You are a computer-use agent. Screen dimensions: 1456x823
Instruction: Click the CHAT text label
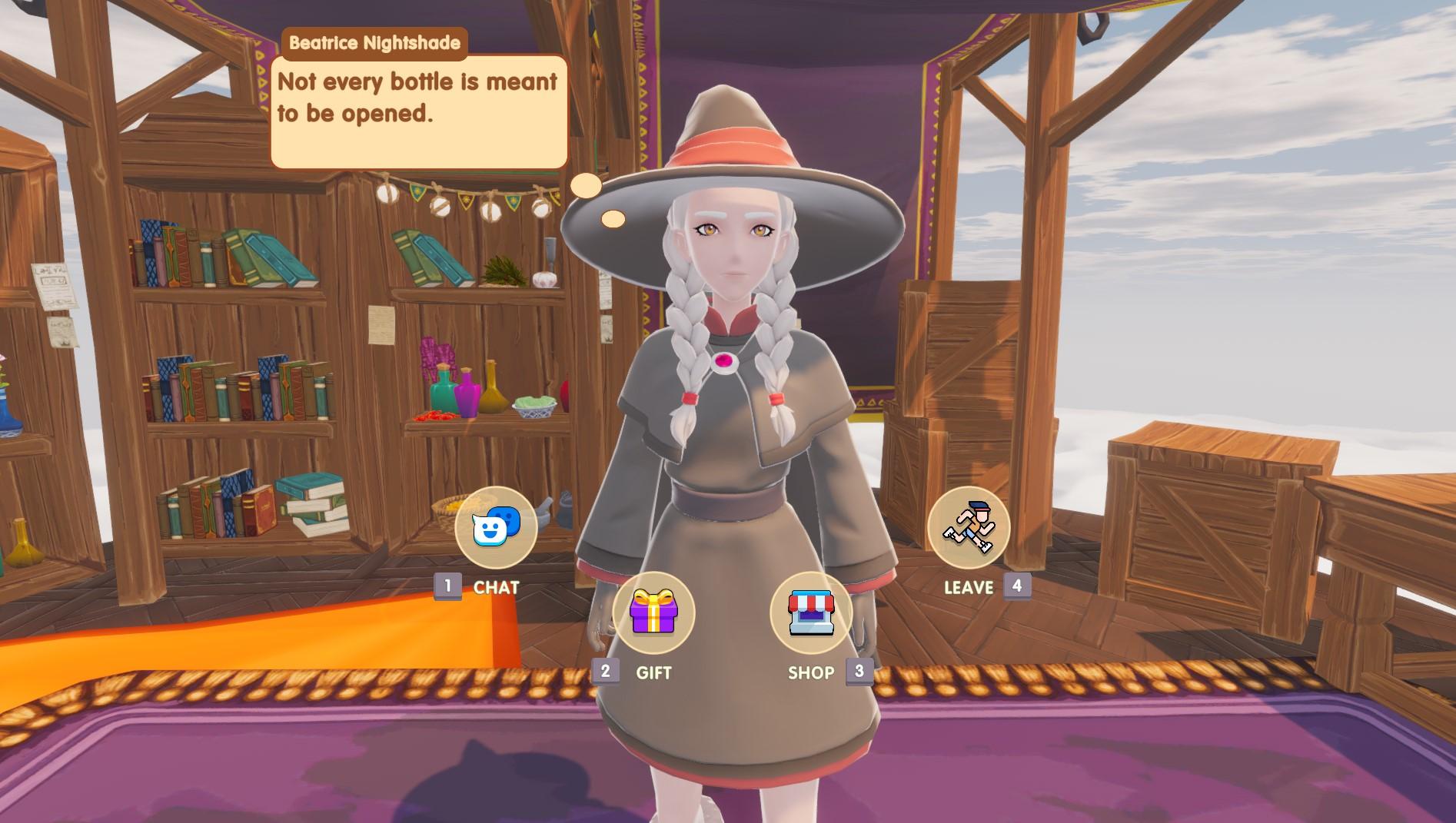(x=497, y=588)
